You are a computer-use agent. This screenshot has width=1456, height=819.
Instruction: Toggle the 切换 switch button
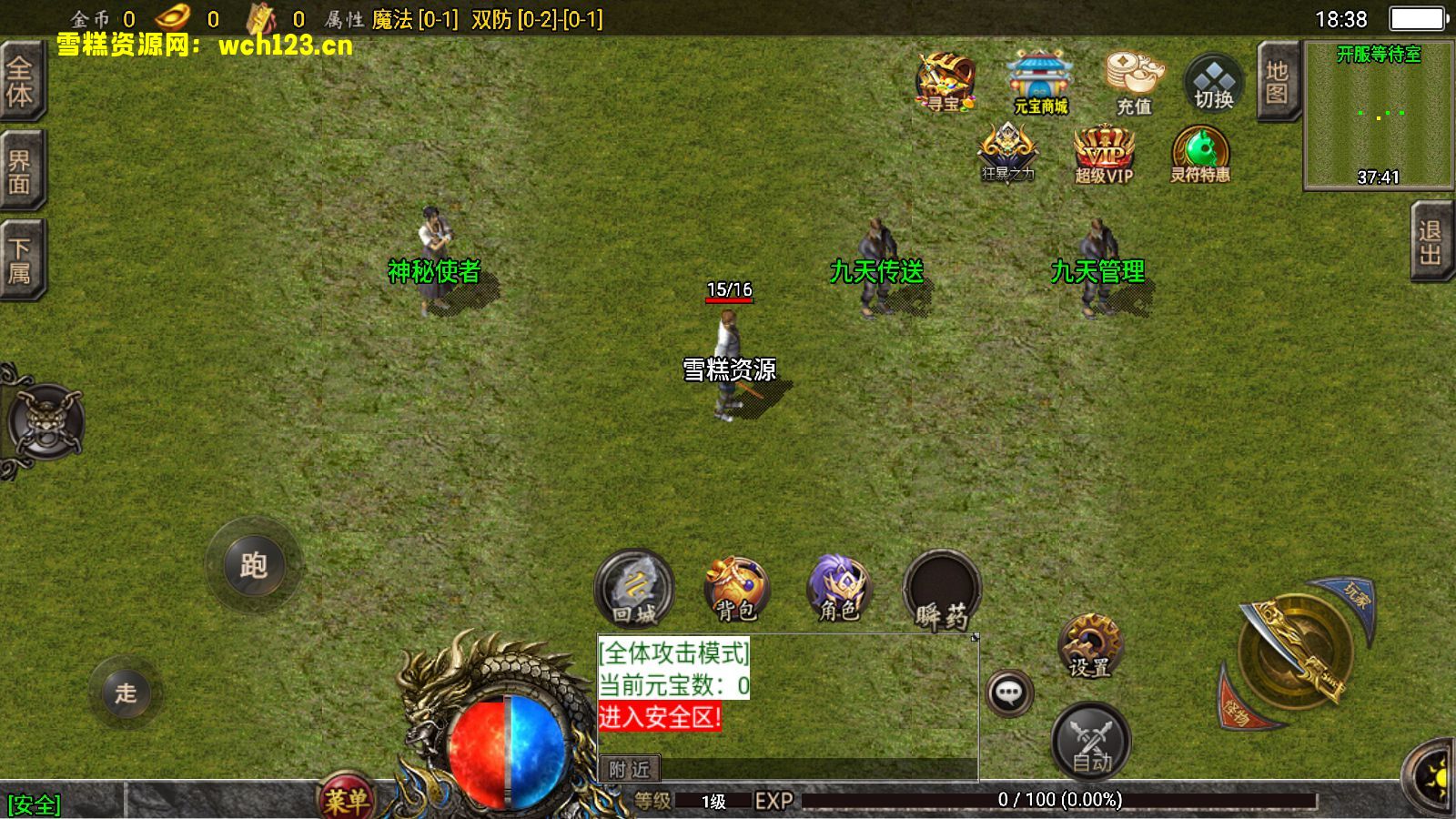1212,82
